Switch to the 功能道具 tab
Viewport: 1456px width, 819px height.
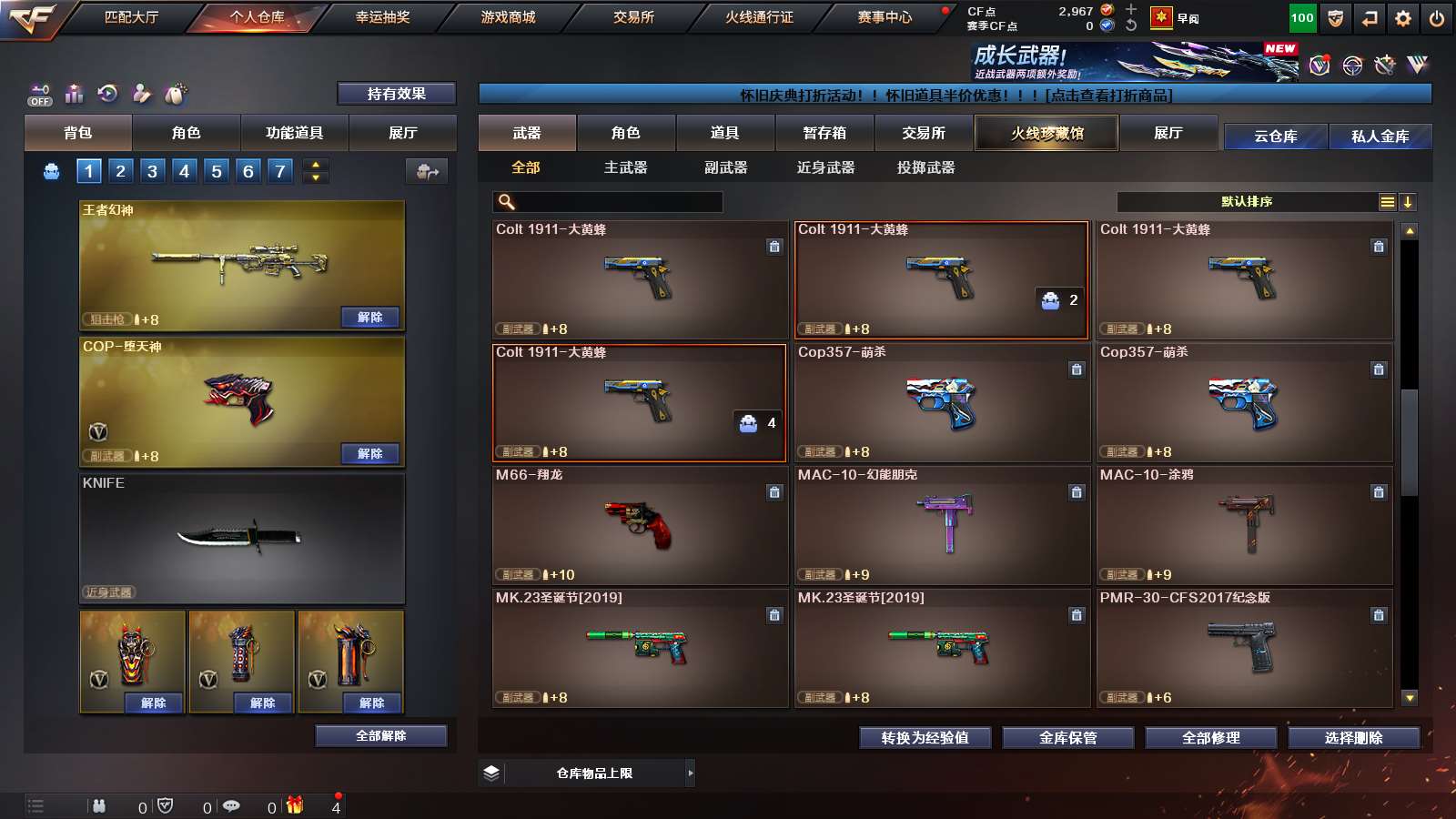point(294,133)
